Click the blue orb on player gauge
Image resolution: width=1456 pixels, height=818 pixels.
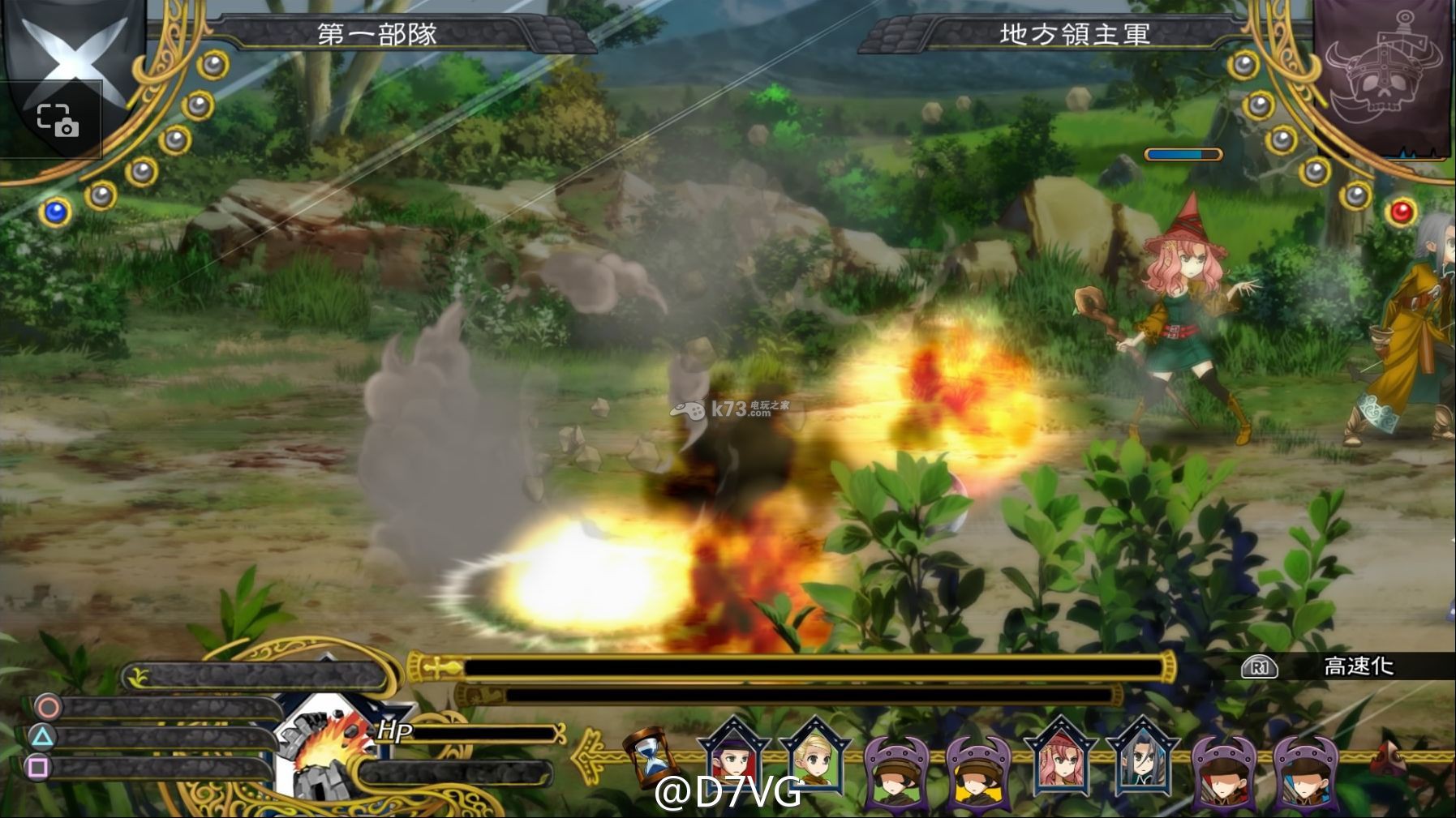tap(55, 212)
